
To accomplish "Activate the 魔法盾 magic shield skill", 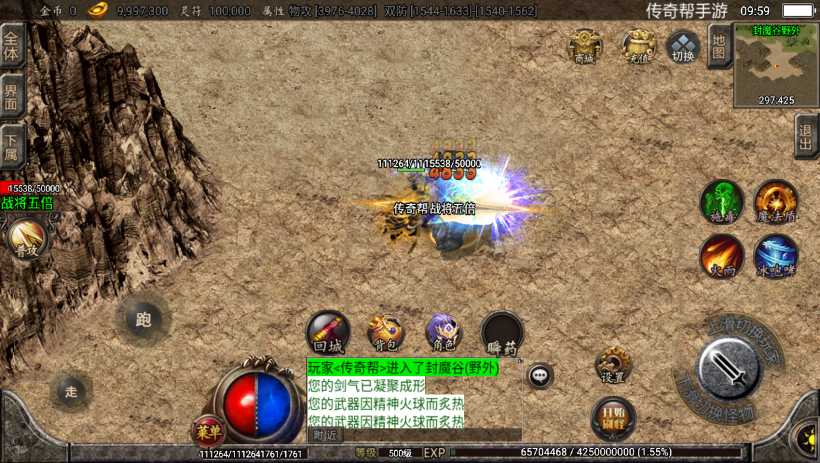I will click(775, 201).
